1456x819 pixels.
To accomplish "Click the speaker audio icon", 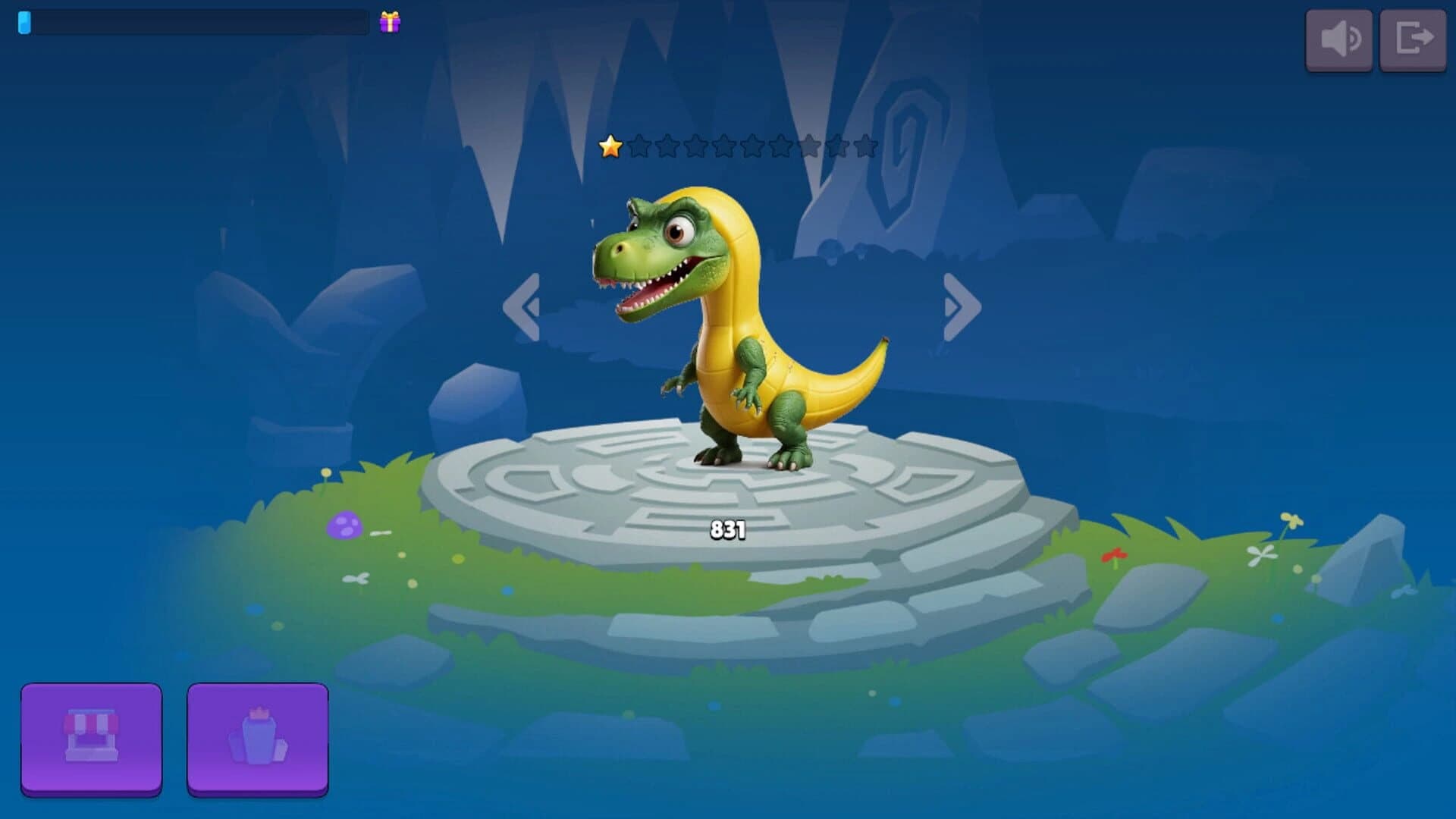I will [1339, 40].
